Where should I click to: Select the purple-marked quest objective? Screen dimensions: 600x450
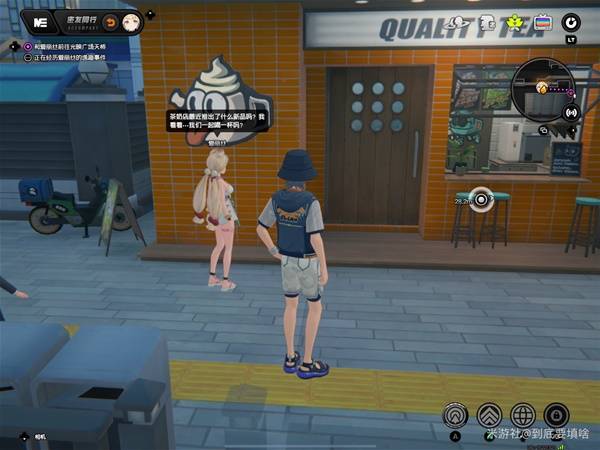[28, 45]
